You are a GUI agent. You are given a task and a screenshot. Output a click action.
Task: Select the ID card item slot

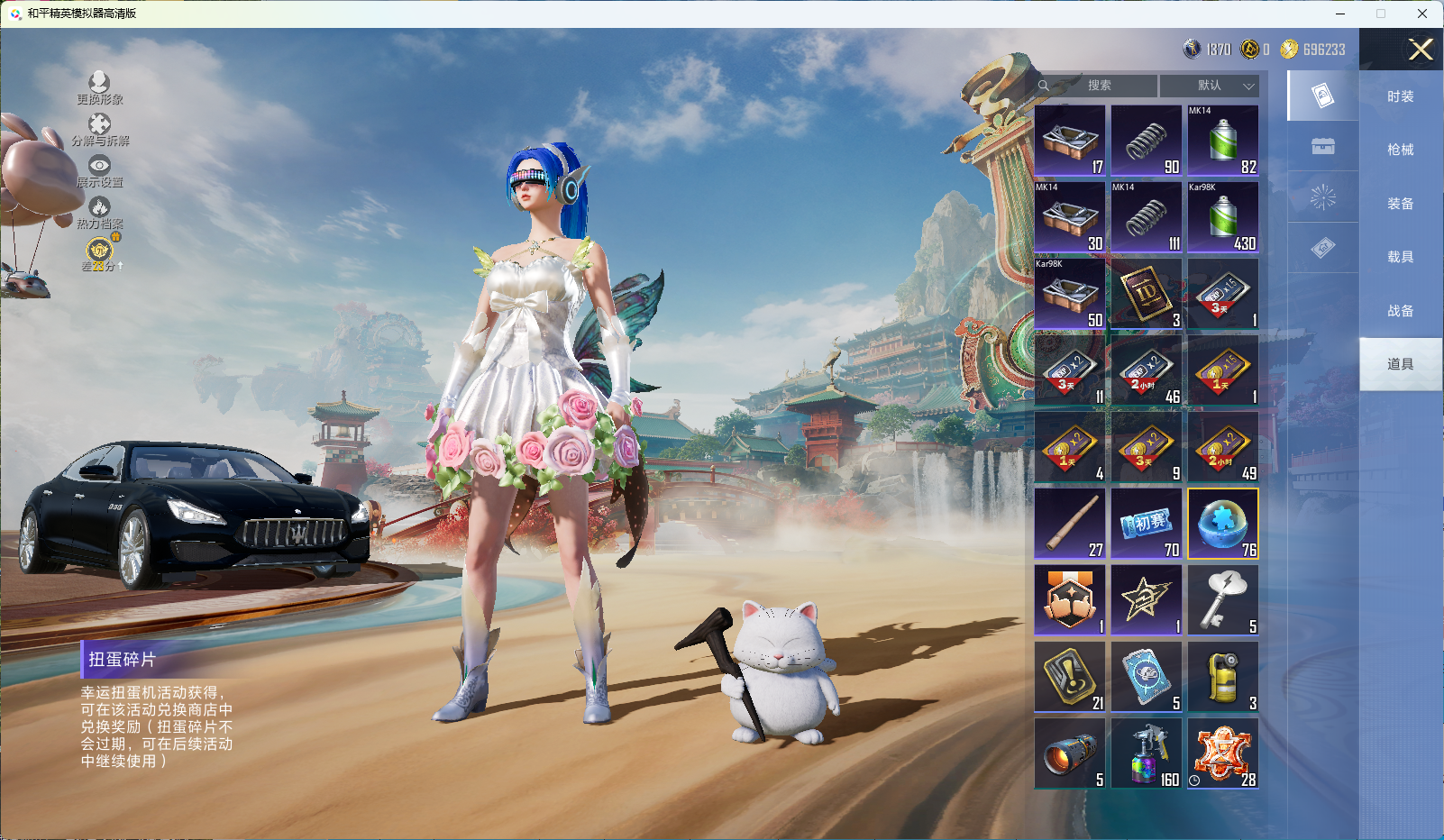pos(1147,295)
